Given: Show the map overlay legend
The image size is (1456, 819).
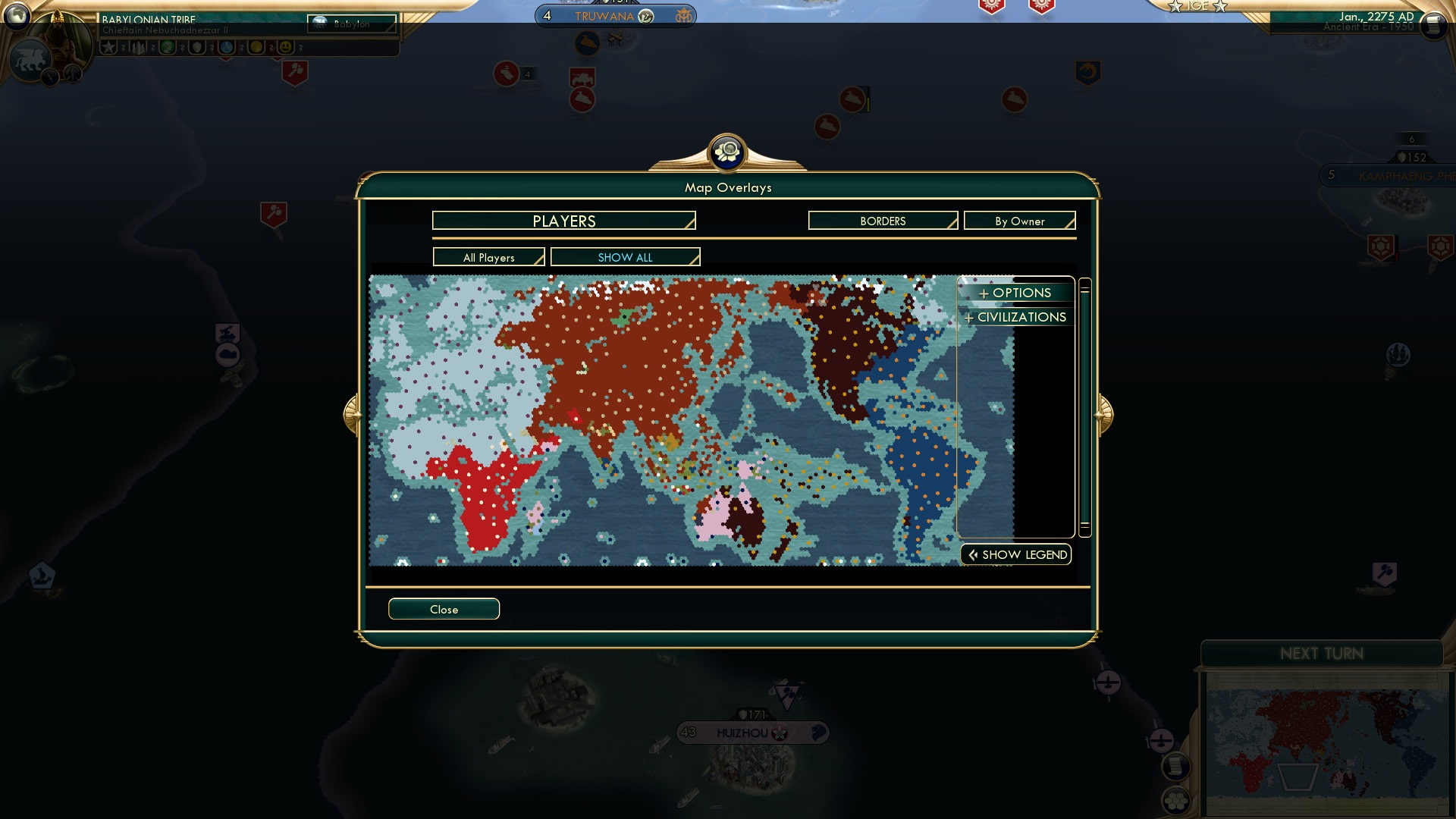Looking at the screenshot, I should click(x=1015, y=554).
